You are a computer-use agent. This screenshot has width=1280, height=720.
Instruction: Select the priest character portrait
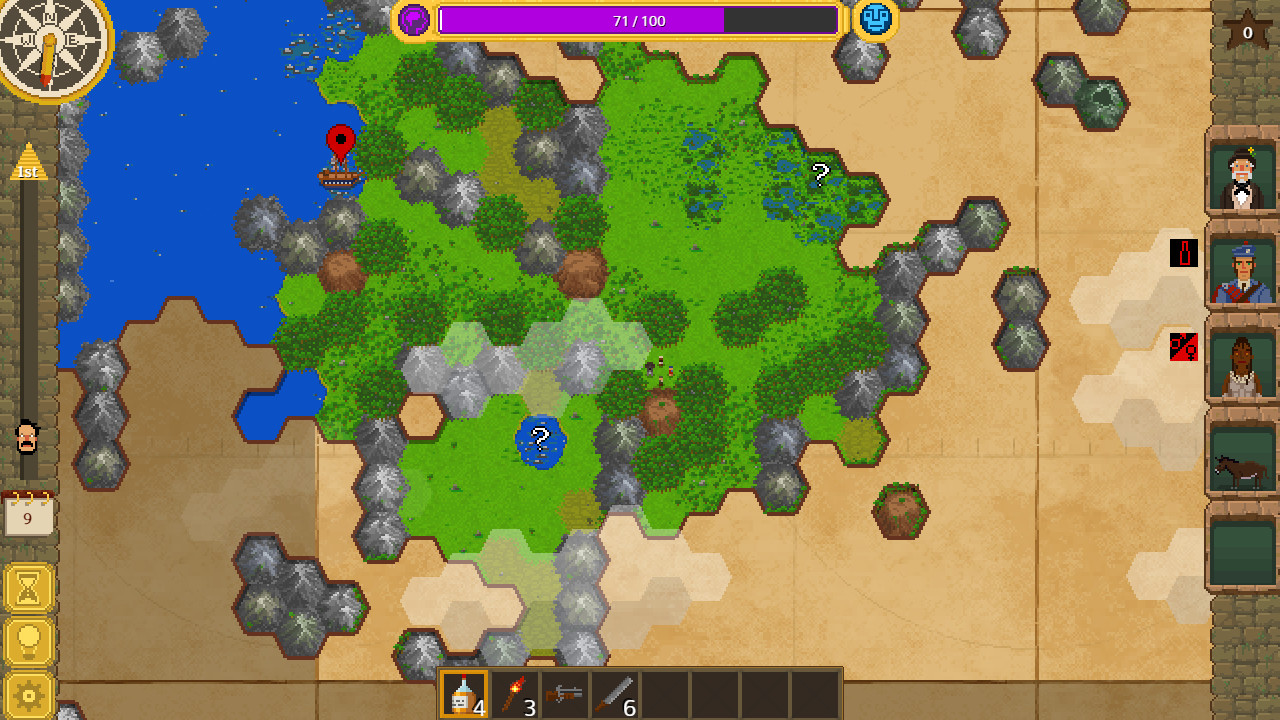point(1240,180)
